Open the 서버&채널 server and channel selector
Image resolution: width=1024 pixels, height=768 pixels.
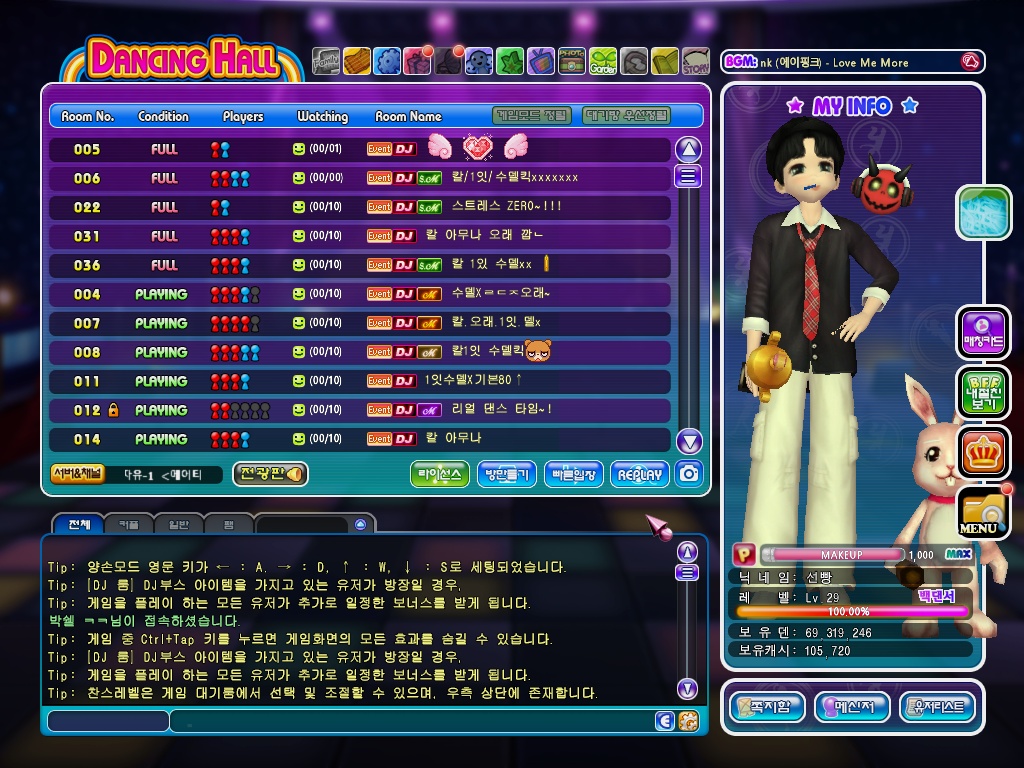[x=77, y=474]
